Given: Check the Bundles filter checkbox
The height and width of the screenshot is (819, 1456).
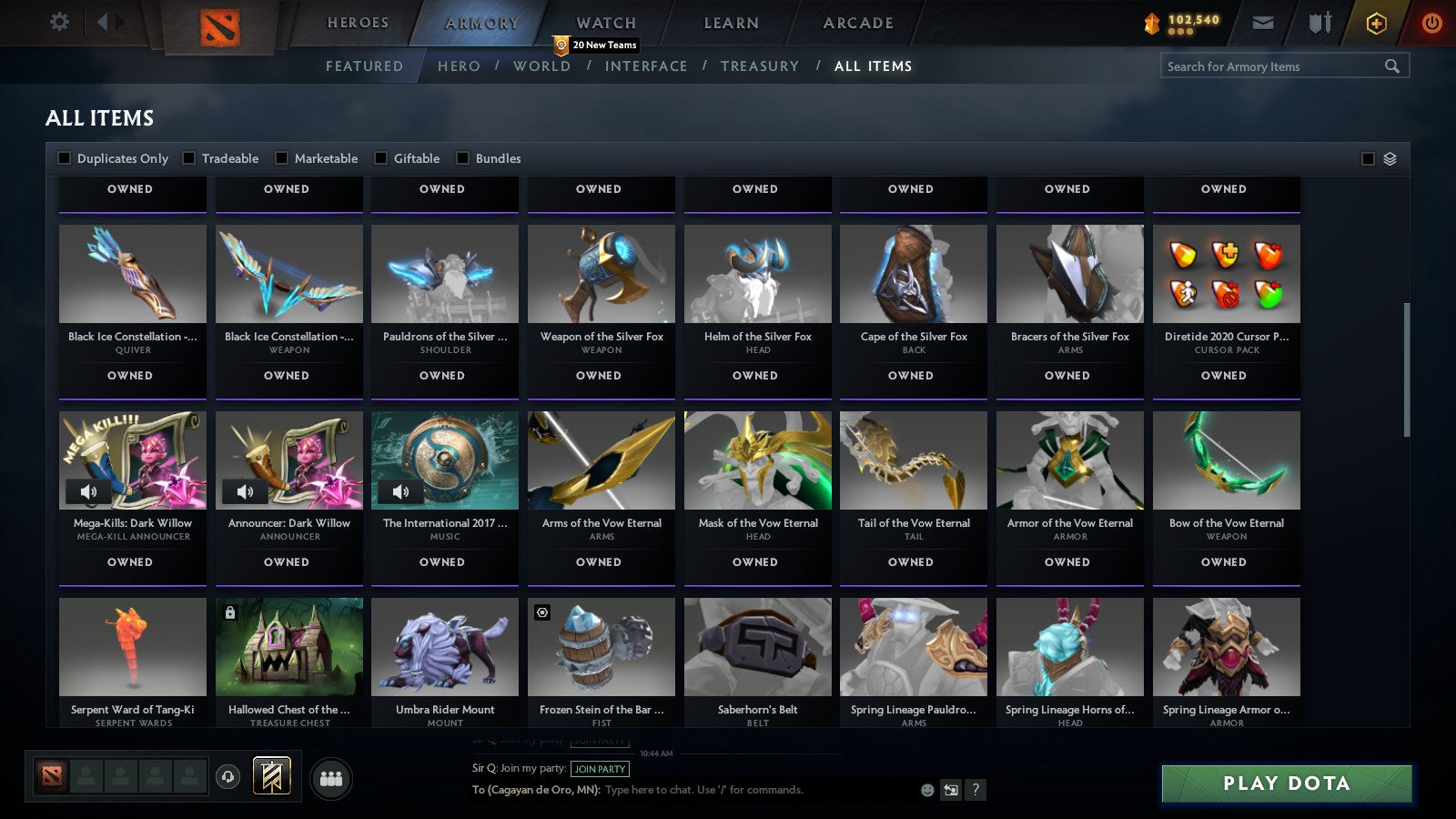Looking at the screenshot, I should [x=463, y=157].
